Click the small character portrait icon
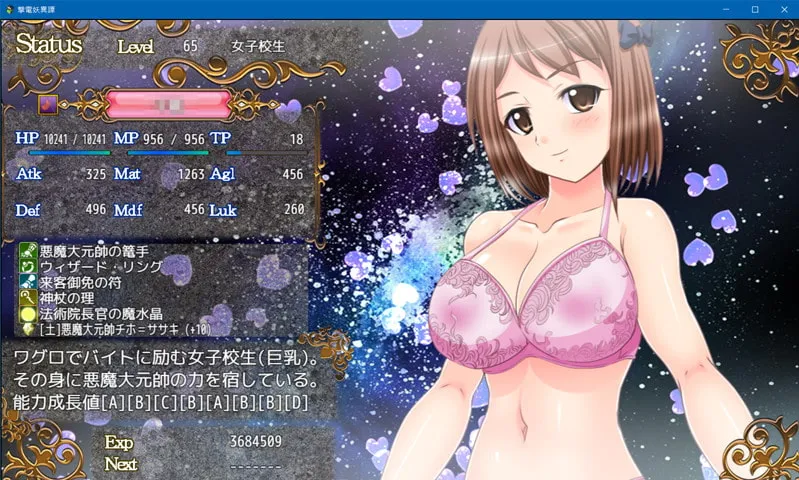The width and height of the screenshot is (799, 480). click(47, 104)
